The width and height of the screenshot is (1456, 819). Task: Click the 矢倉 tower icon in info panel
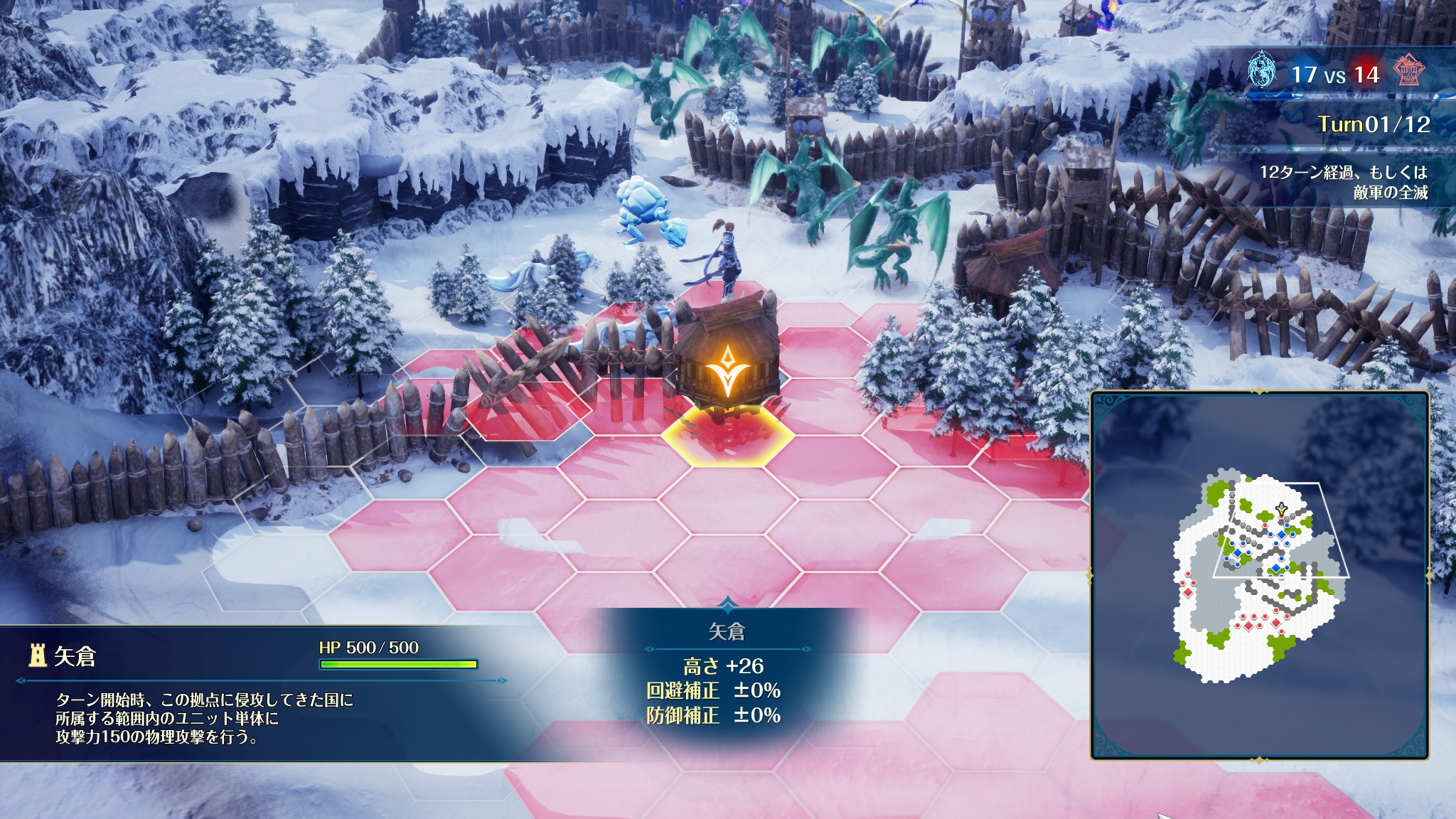pos(37,655)
